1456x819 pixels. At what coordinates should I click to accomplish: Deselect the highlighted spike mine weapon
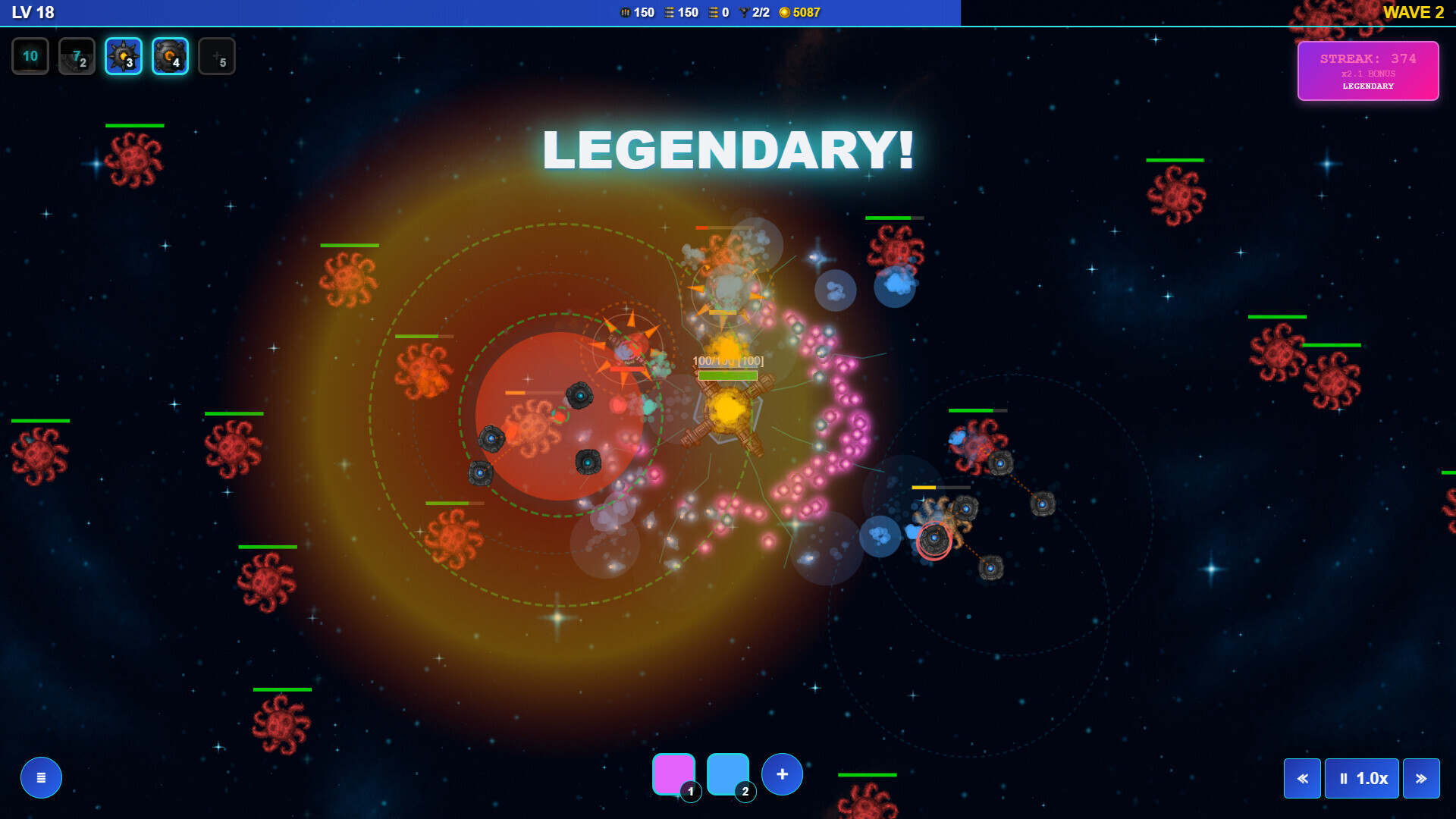pyautogui.click(x=123, y=55)
